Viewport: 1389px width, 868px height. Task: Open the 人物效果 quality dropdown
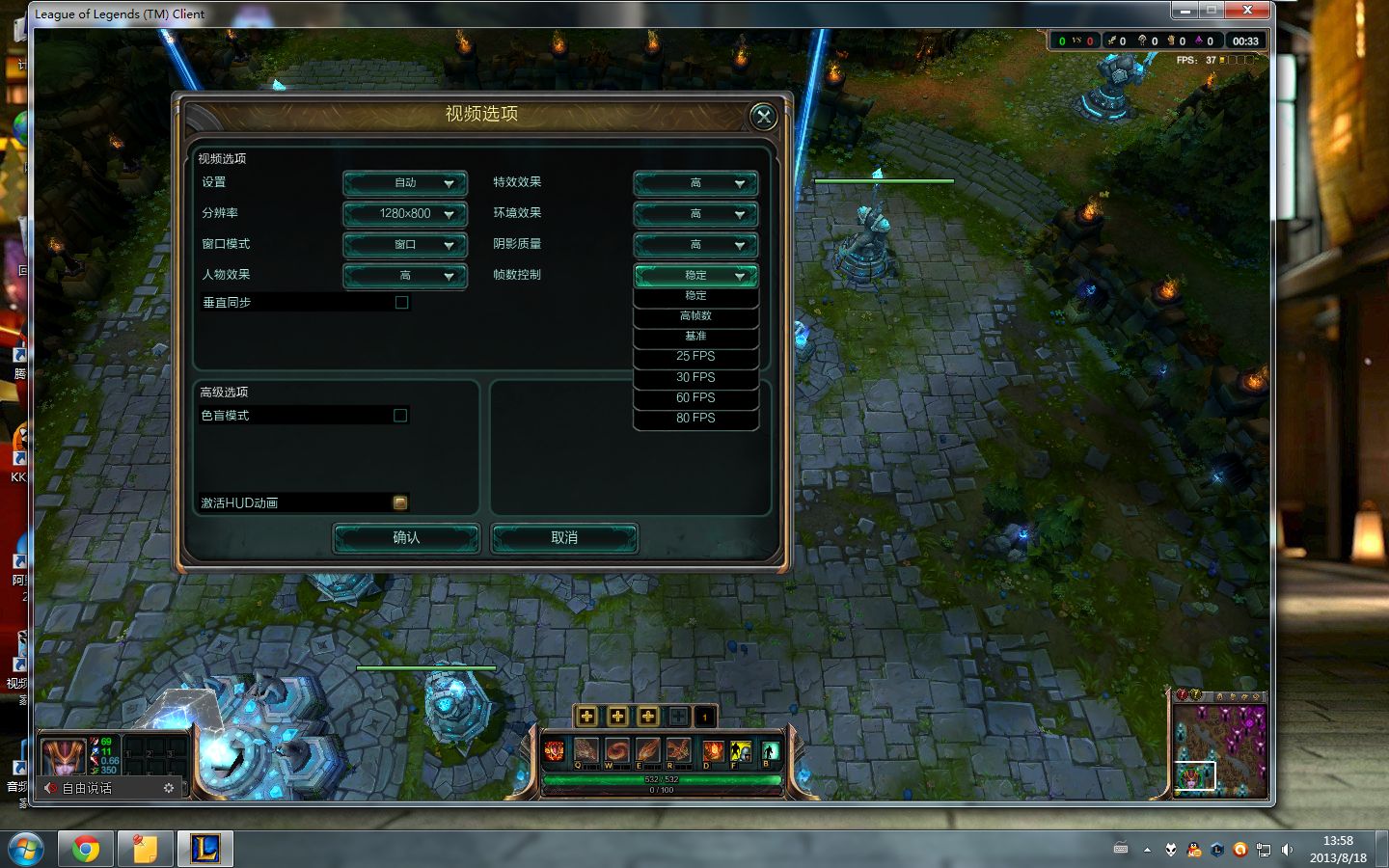[x=405, y=276]
